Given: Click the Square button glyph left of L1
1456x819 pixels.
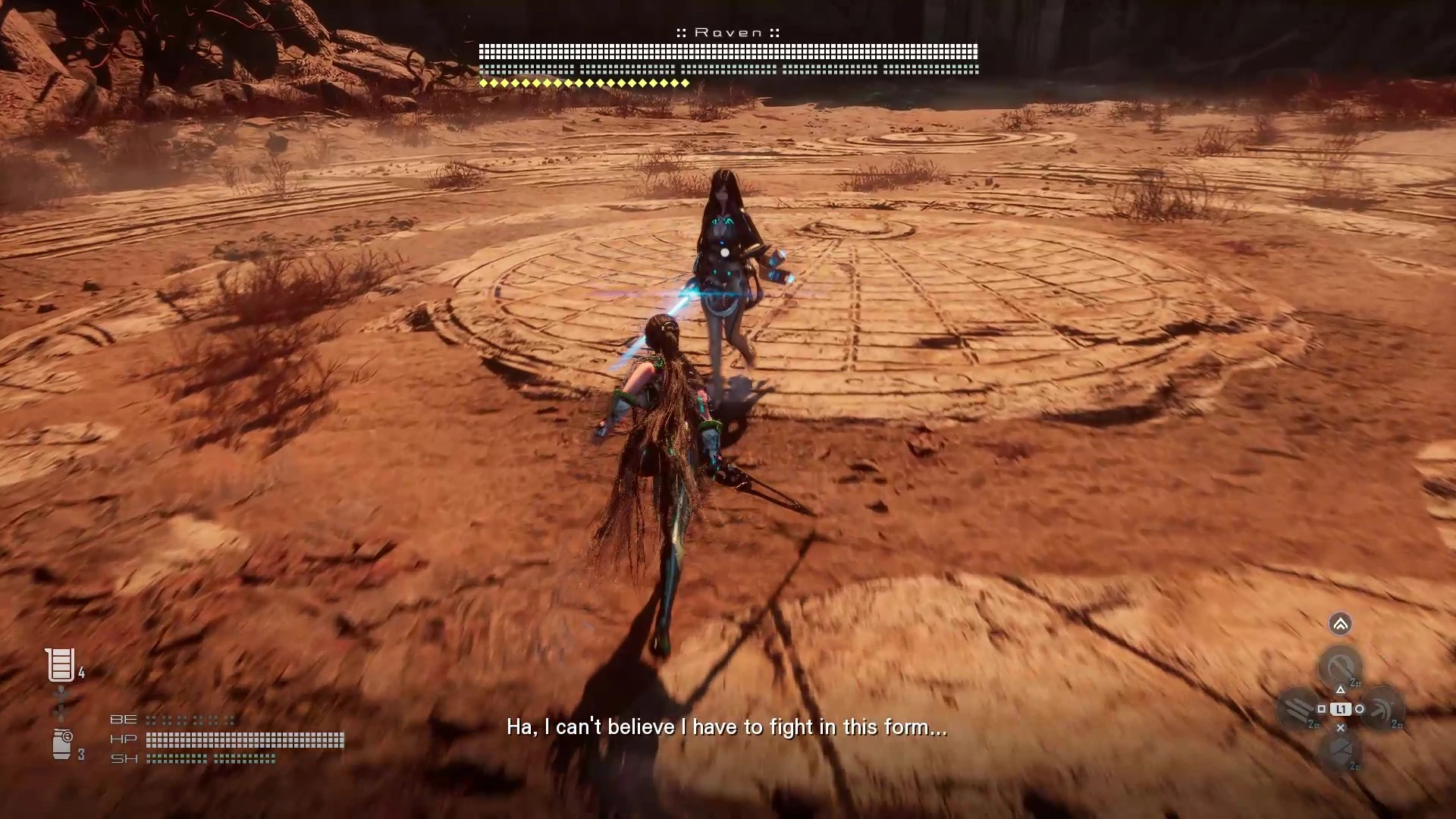Looking at the screenshot, I should pyautogui.click(x=1323, y=708).
